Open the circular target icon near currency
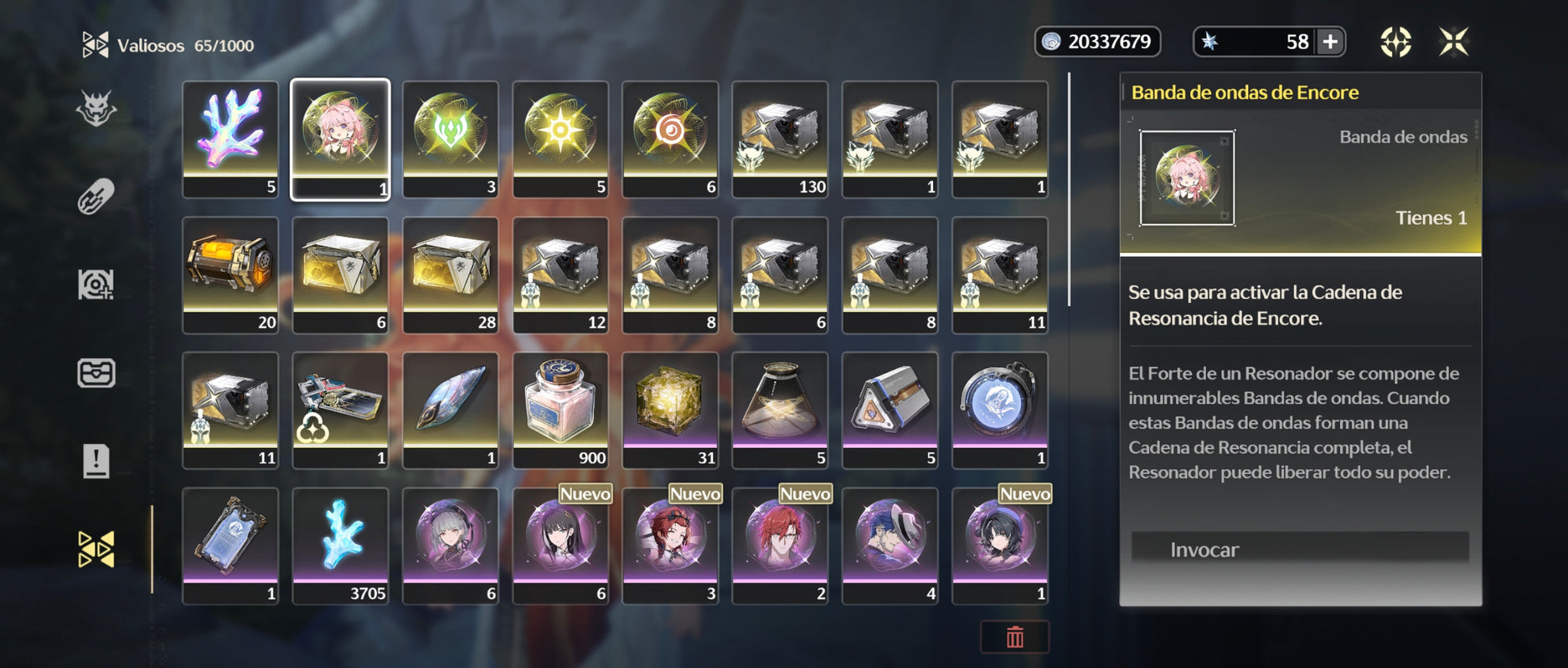1568x668 pixels. pos(1396,42)
